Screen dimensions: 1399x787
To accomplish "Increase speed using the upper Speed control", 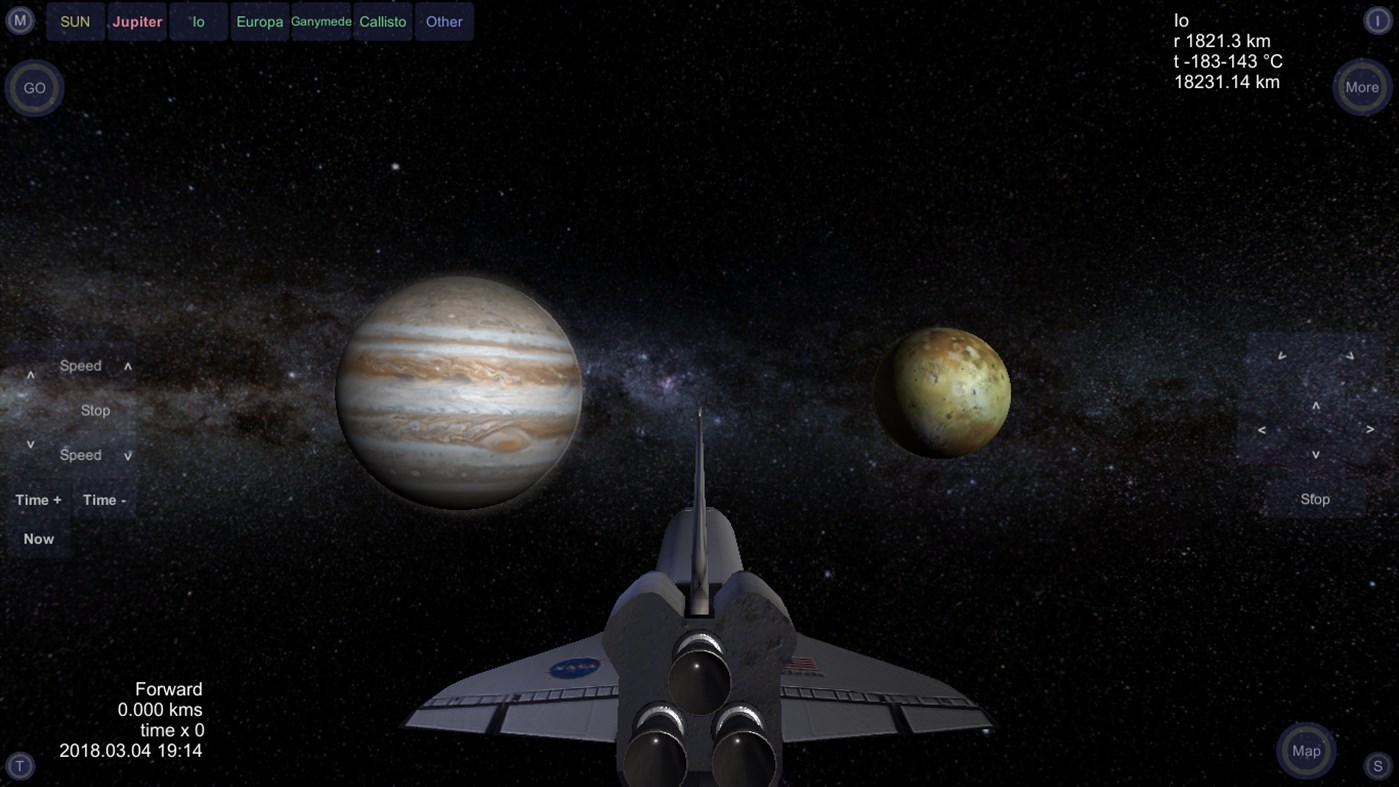I will point(80,365).
